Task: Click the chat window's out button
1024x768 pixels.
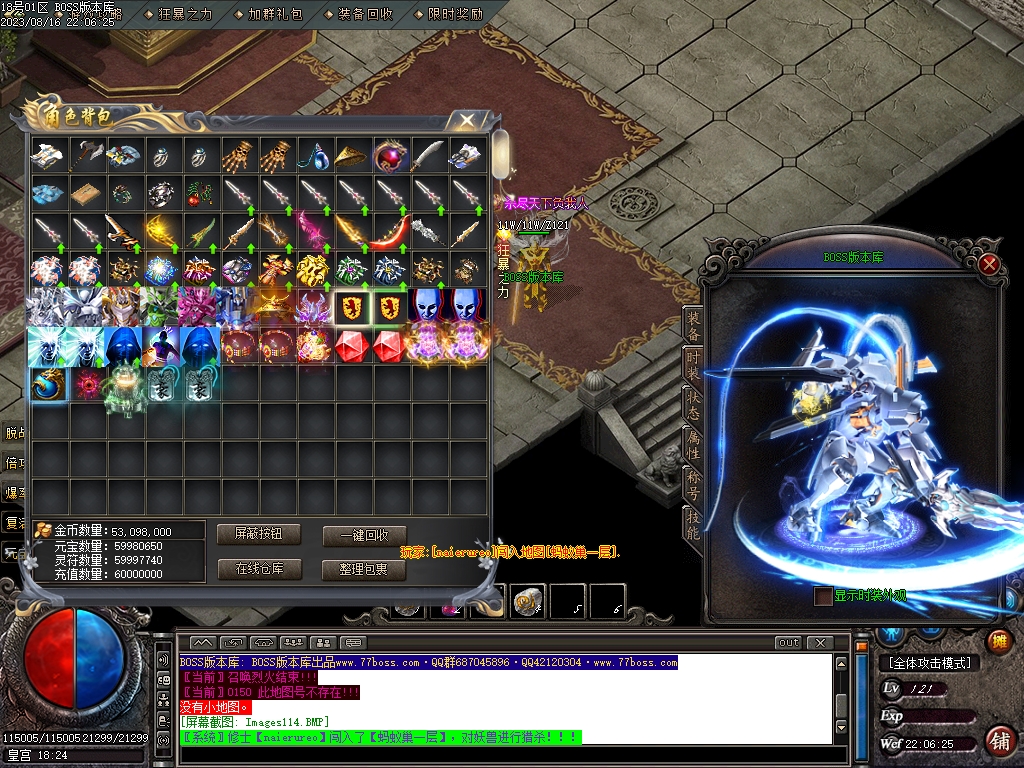Action: (789, 642)
